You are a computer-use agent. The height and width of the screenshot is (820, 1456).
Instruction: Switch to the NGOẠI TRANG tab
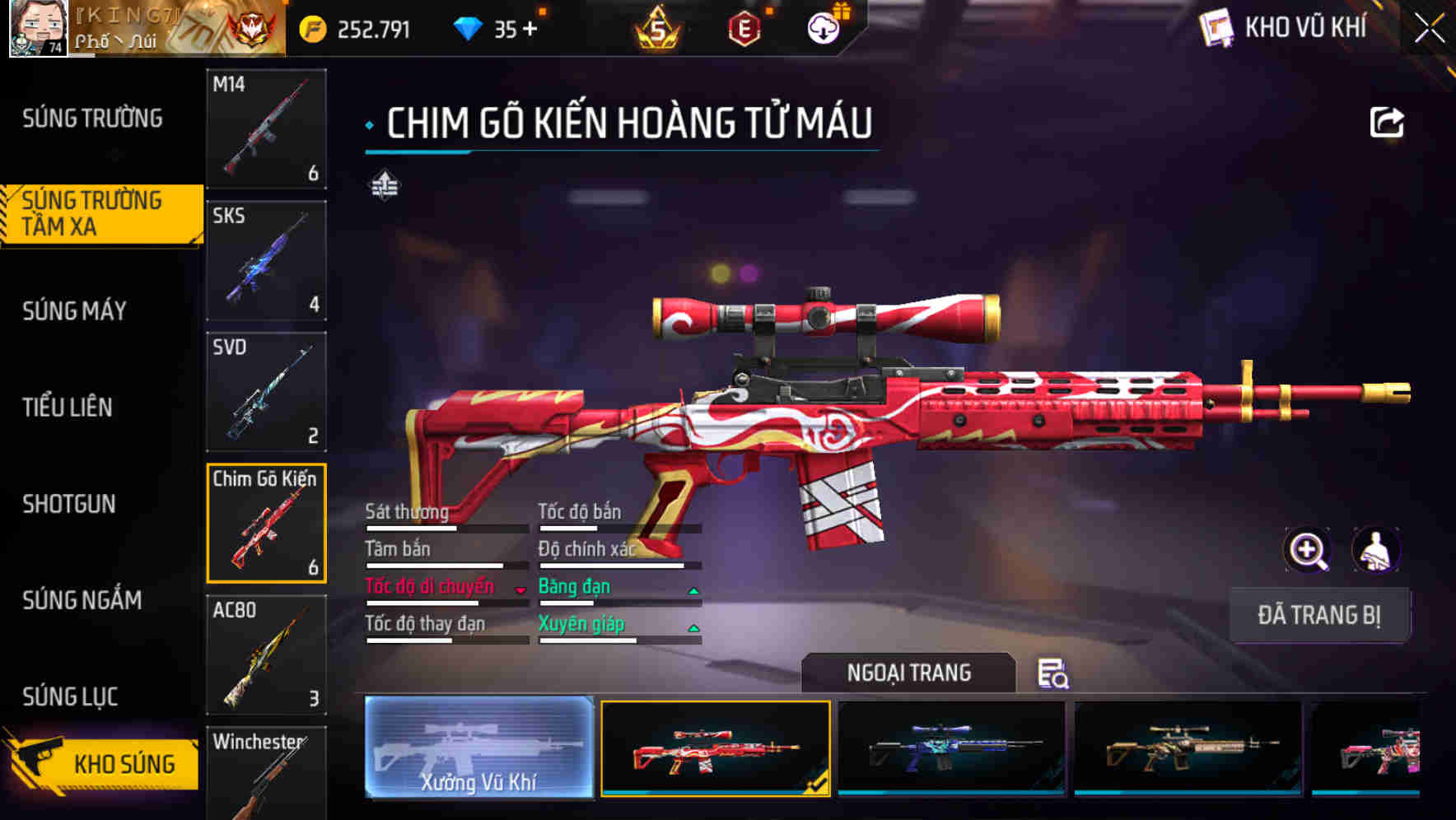click(909, 673)
